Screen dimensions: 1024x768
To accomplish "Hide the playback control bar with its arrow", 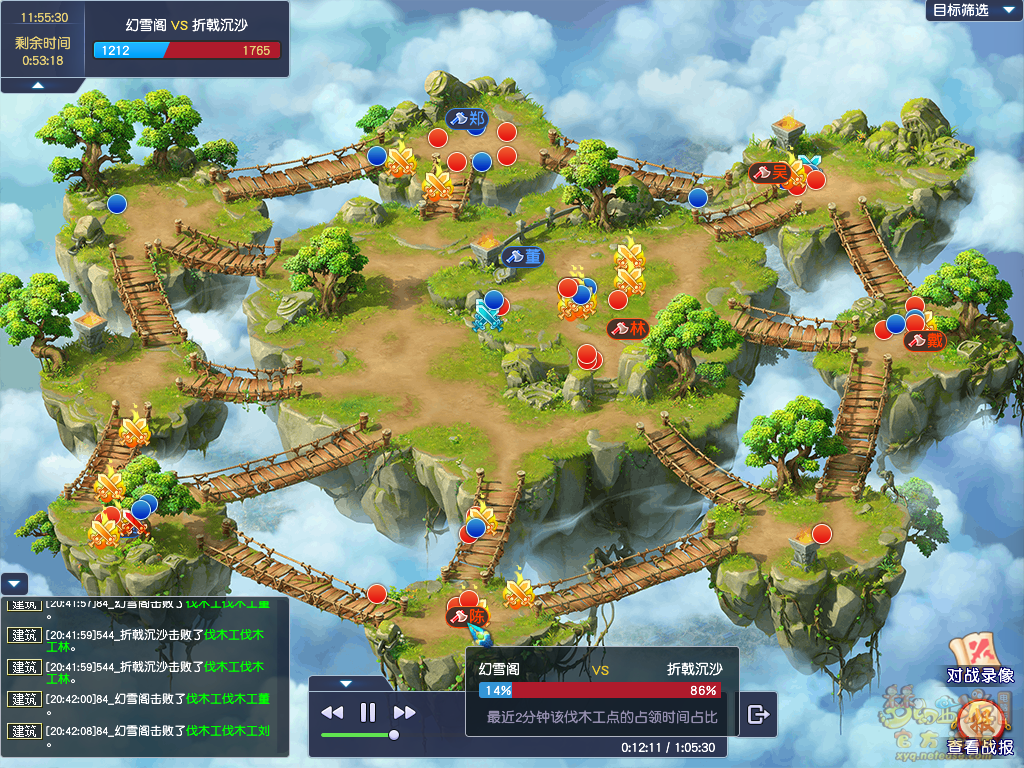I will coord(346,684).
